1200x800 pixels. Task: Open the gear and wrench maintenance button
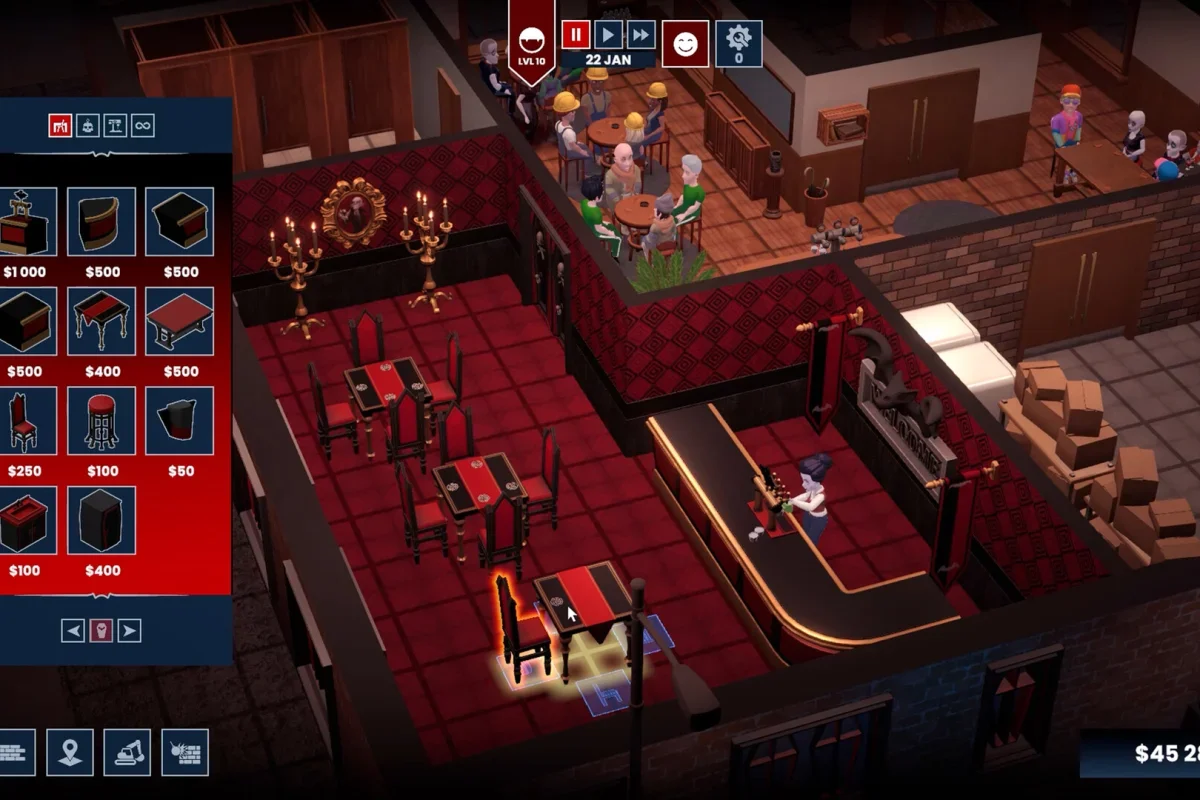click(x=738, y=44)
